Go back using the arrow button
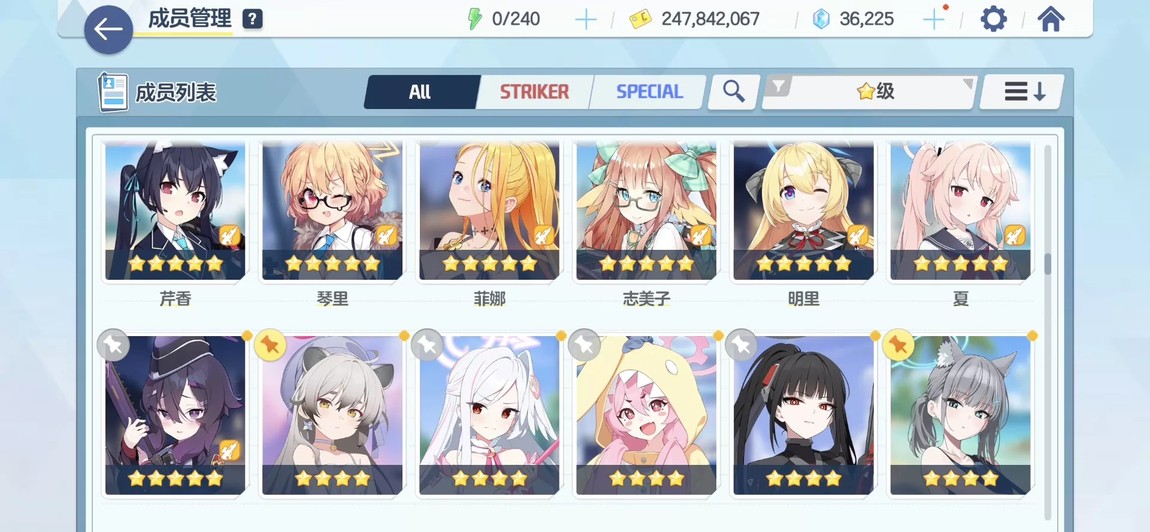 point(108,30)
